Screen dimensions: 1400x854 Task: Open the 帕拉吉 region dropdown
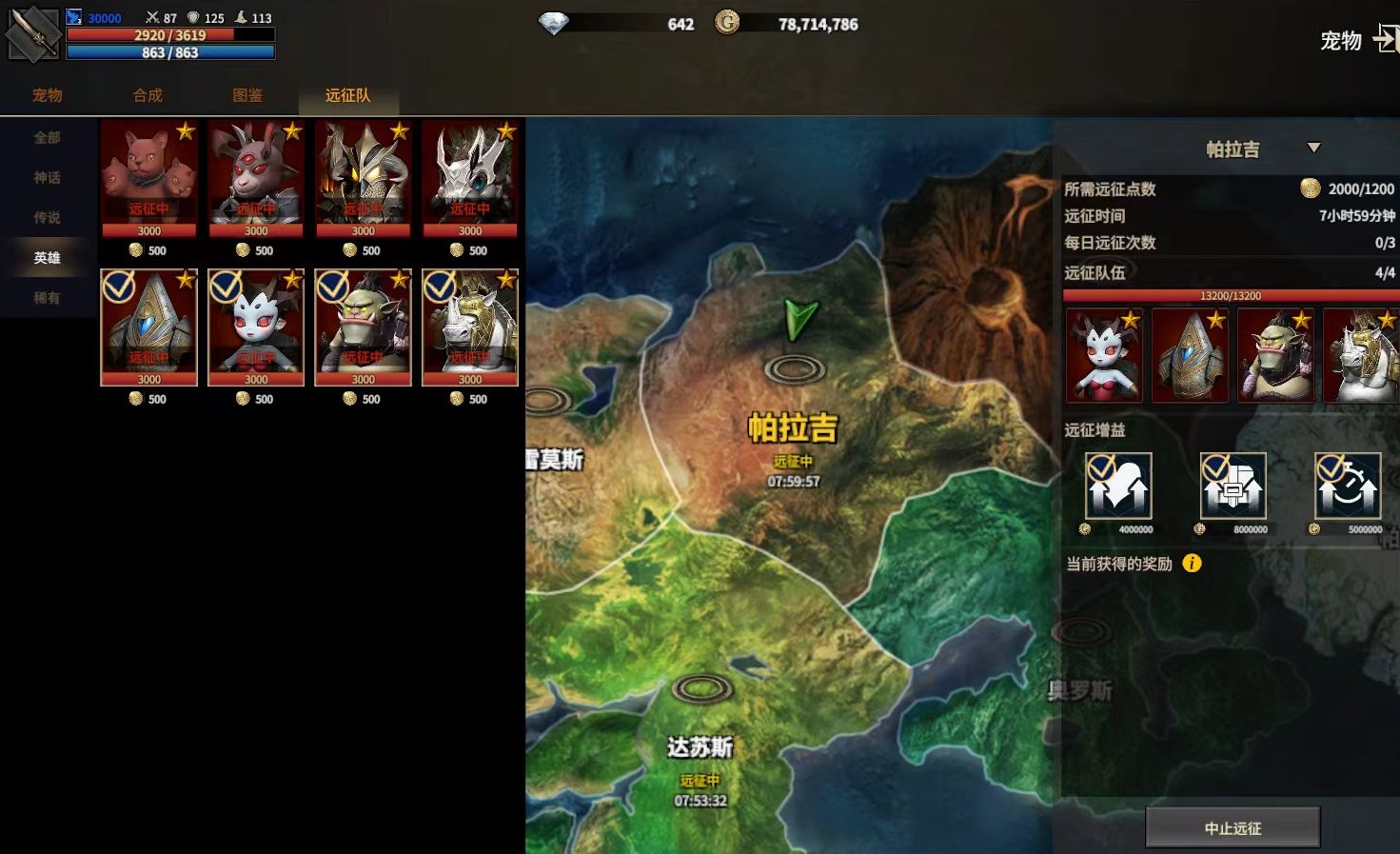tap(1313, 149)
